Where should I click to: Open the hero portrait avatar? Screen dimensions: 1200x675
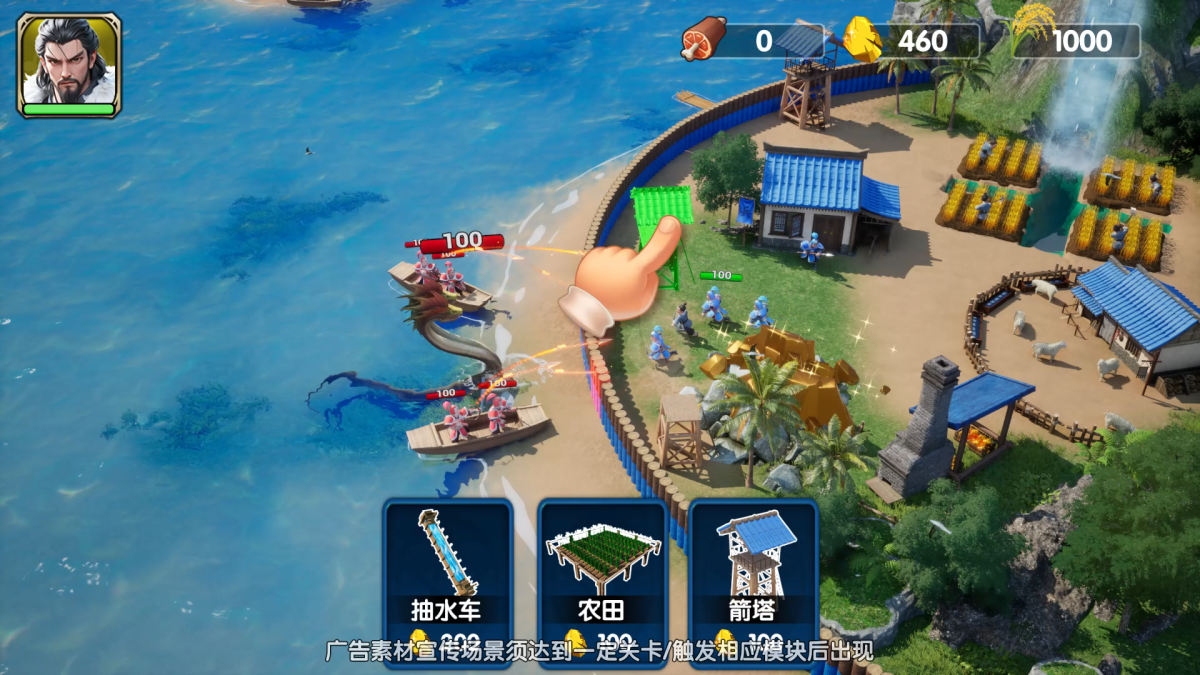[69, 64]
